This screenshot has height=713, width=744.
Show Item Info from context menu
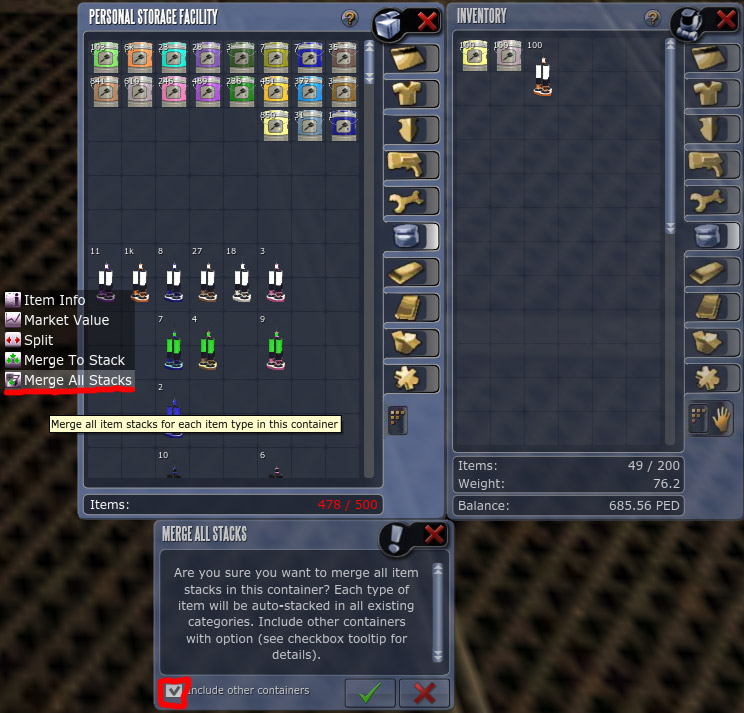(x=54, y=300)
